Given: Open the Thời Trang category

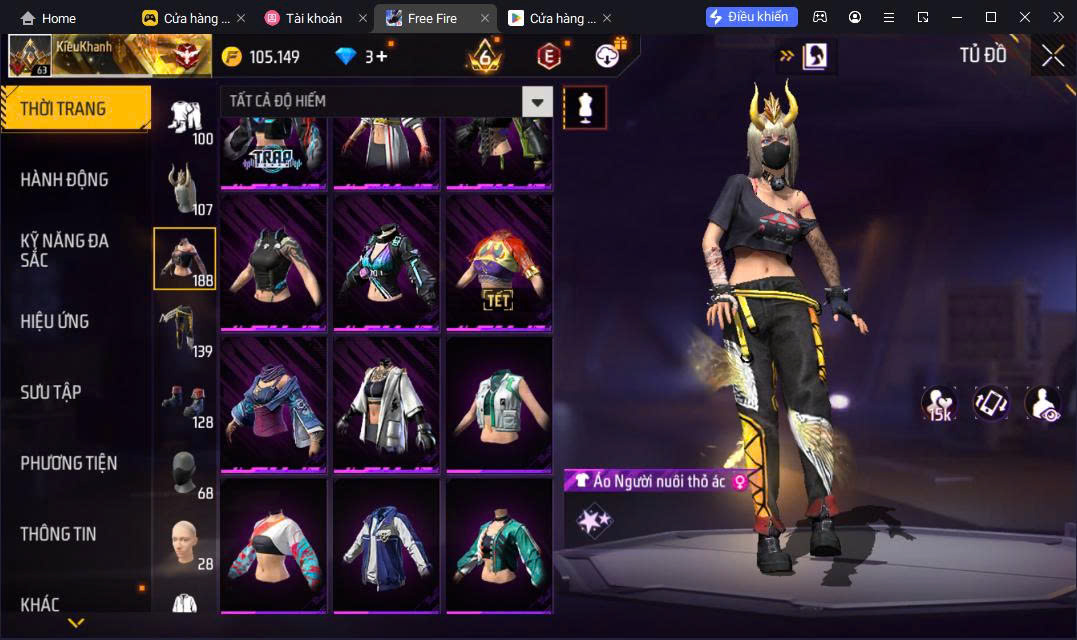Looking at the screenshot, I should pos(75,109).
